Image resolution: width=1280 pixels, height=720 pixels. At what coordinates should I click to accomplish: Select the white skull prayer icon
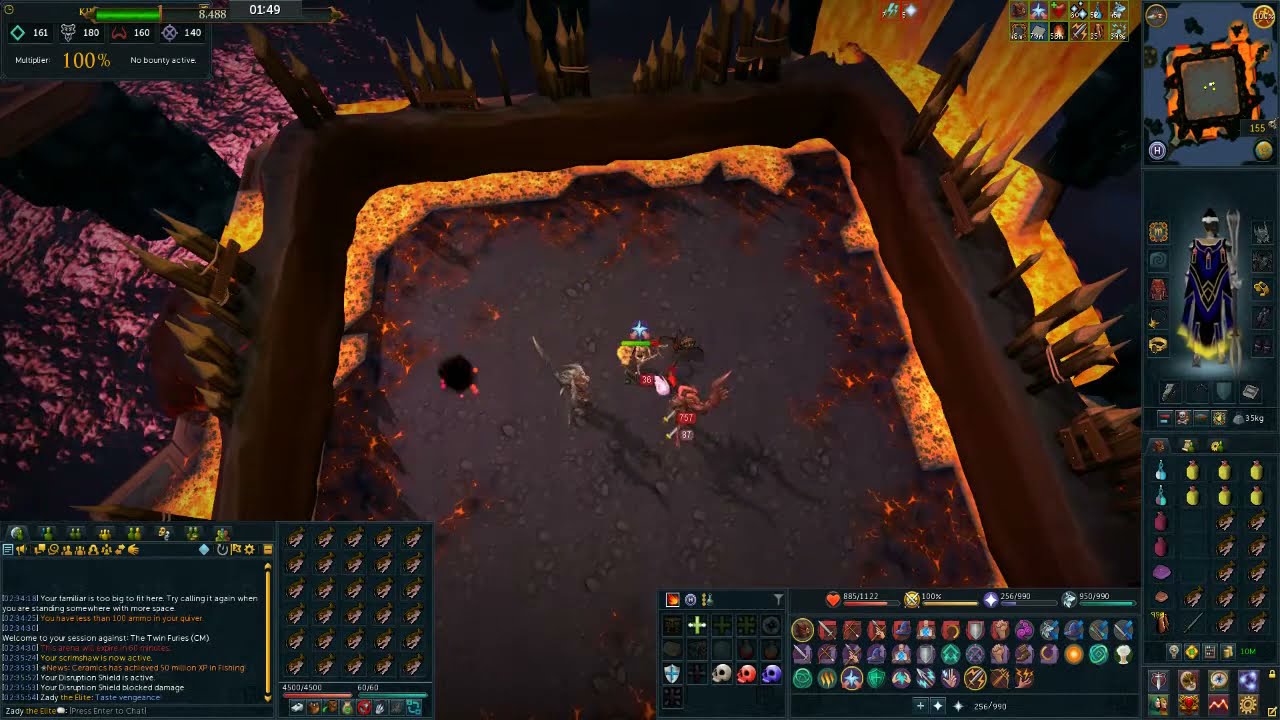(x=721, y=674)
